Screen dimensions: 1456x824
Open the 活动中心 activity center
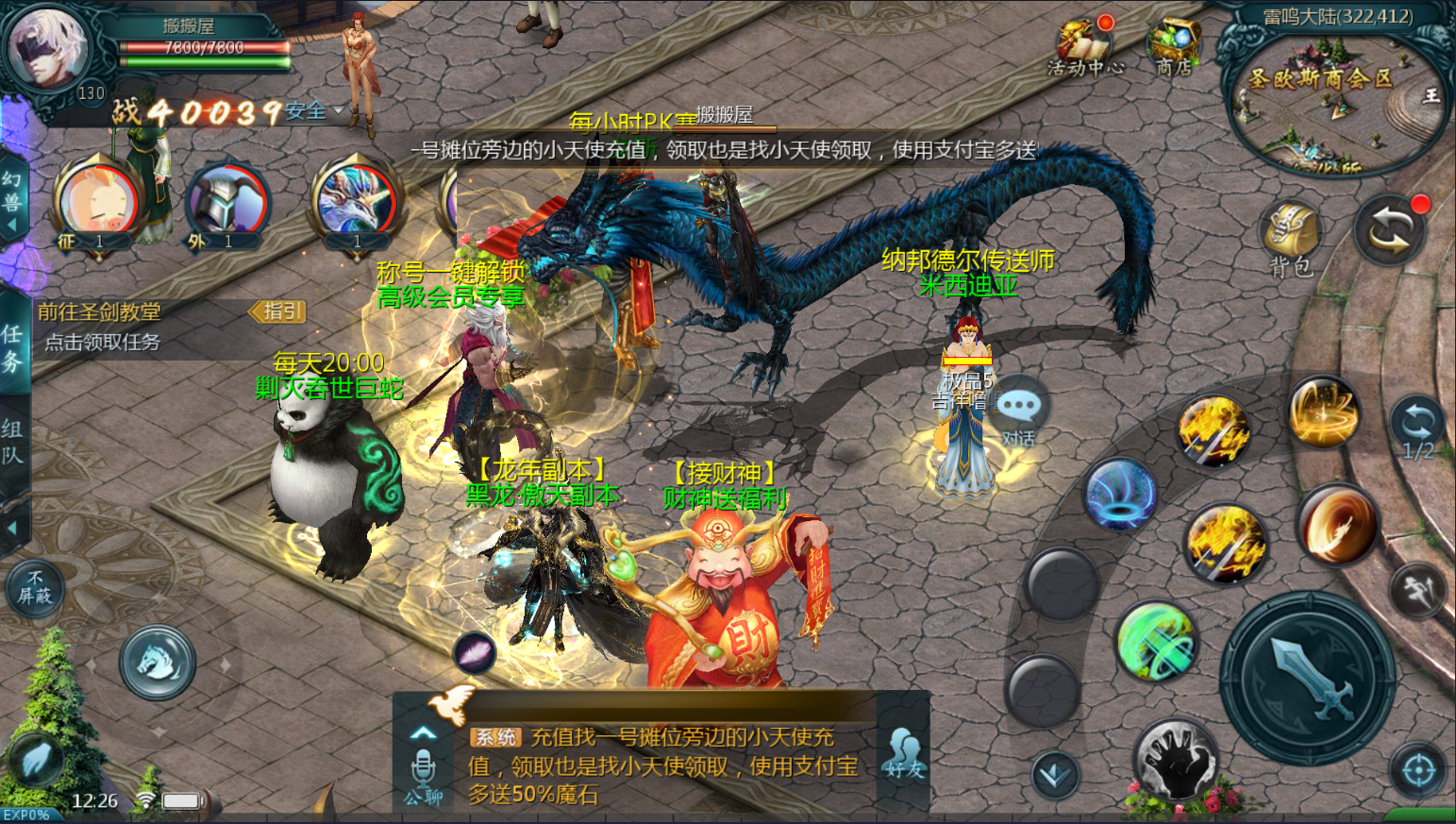[x=1085, y=45]
